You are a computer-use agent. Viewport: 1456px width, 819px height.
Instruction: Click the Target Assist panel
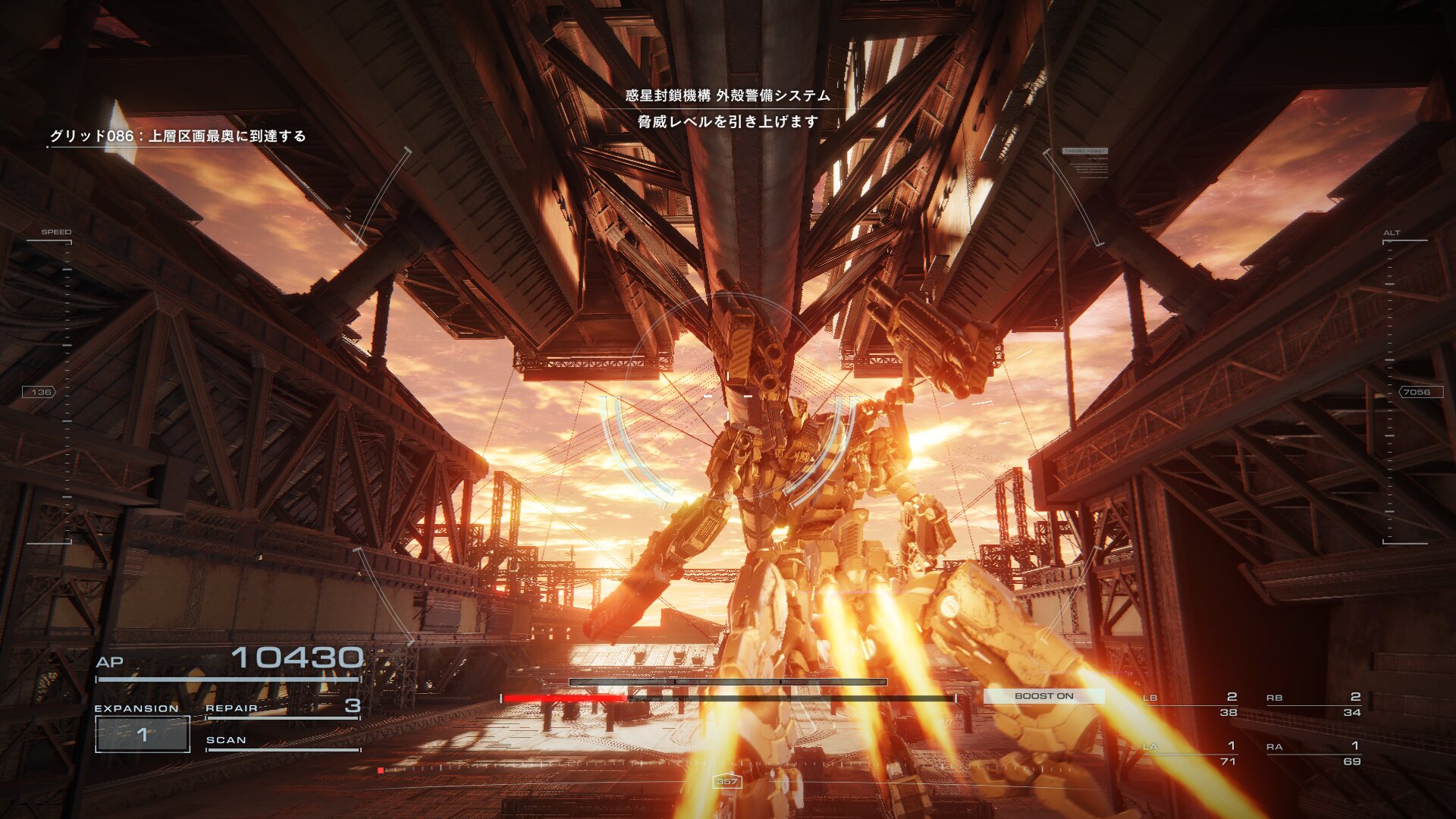(x=1085, y=162)
